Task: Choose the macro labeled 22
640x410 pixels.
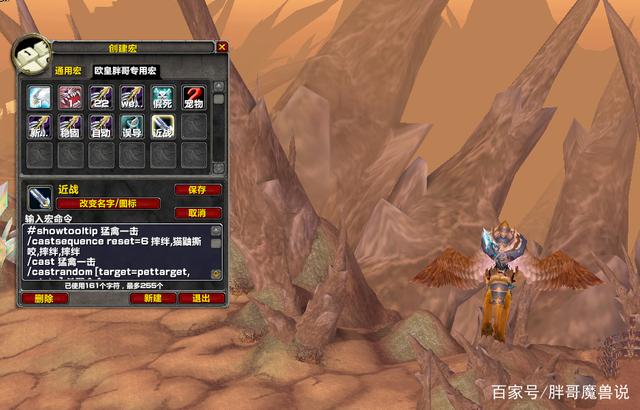Action: click(101, 97)
